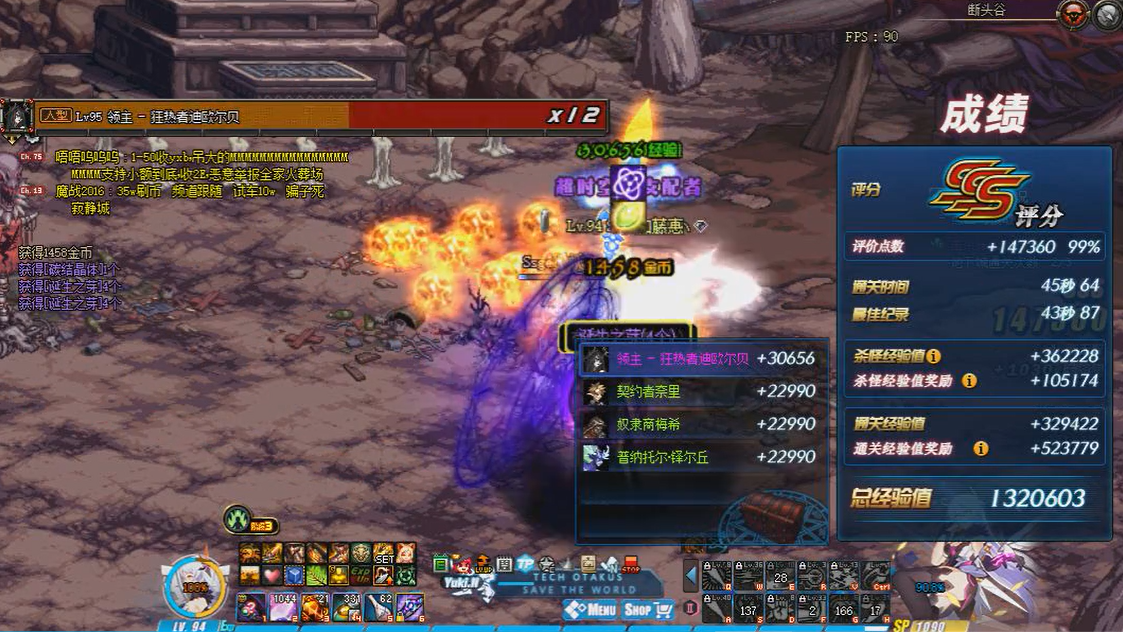Select the red heart buff icon

click(272, 575)
